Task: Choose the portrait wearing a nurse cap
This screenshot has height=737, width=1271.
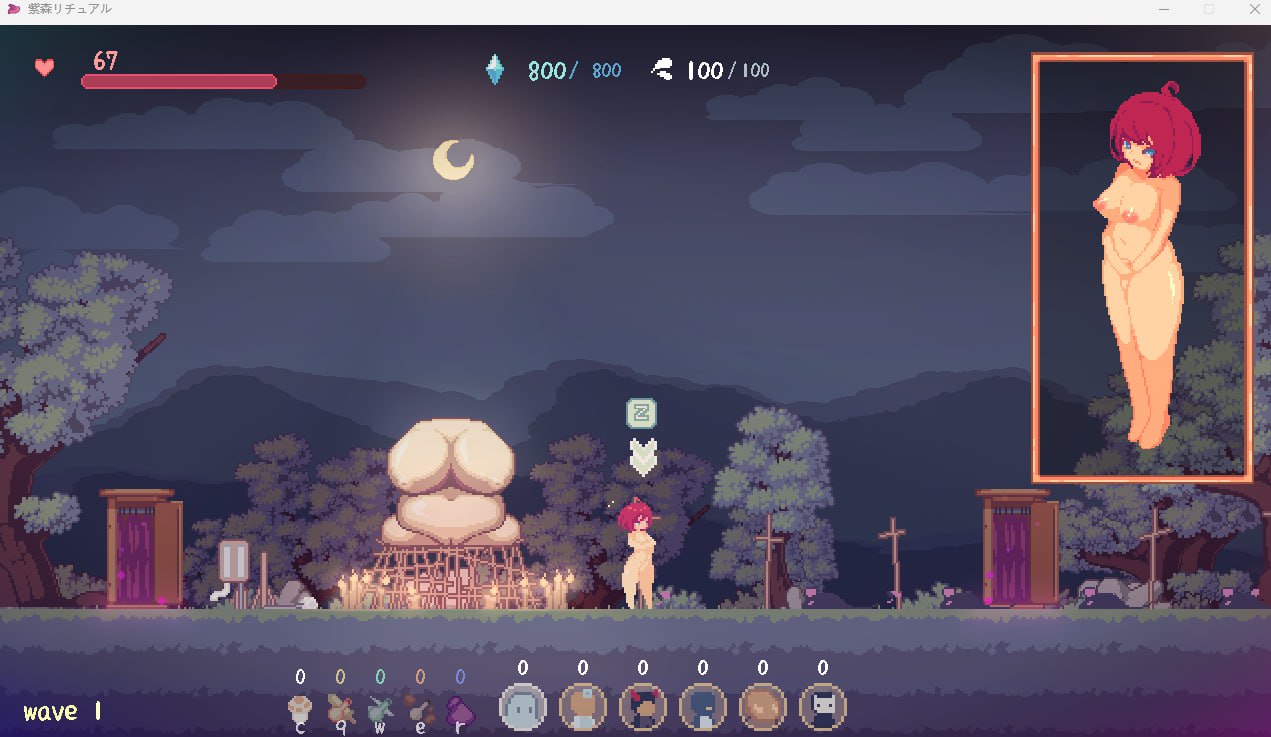Action: pos(583,708)
